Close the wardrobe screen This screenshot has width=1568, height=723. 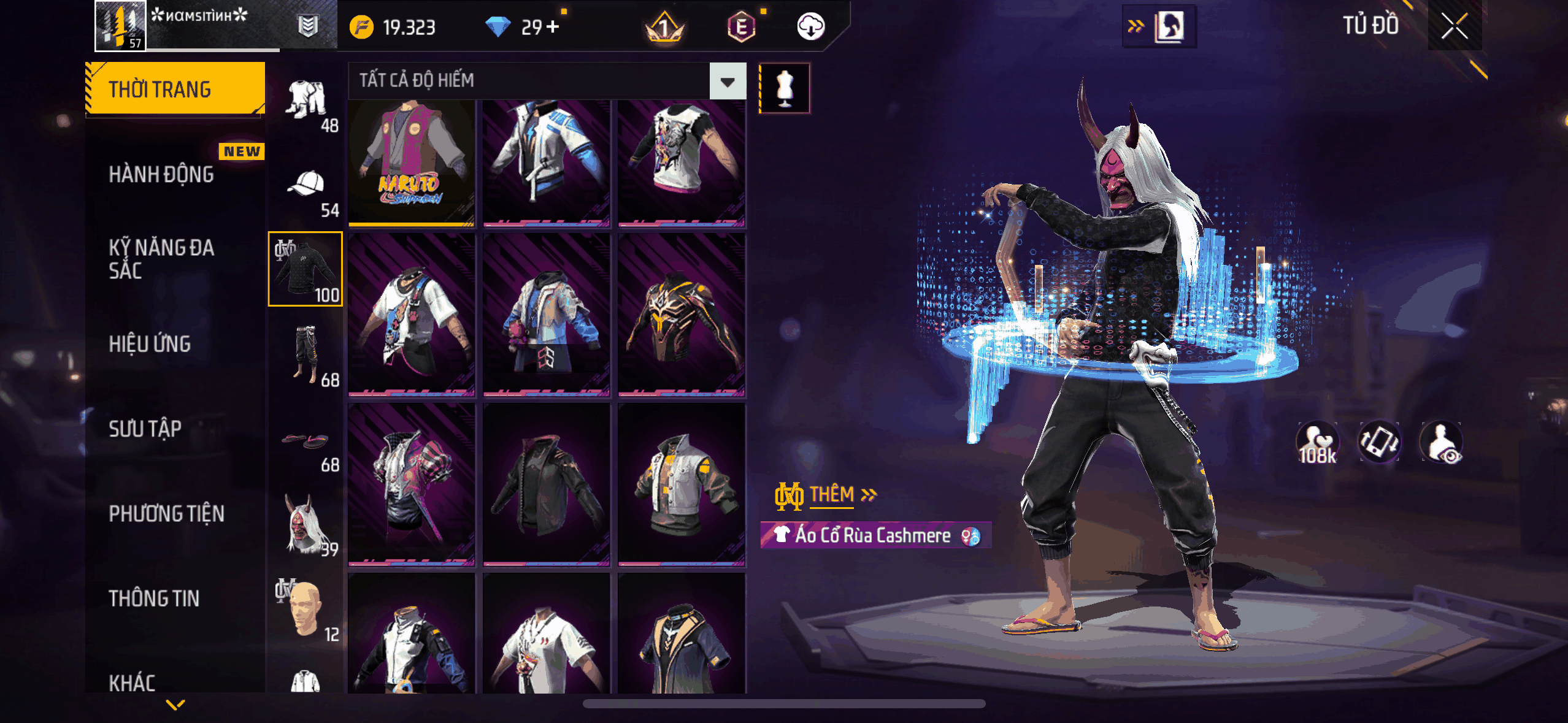(1454, 26)
